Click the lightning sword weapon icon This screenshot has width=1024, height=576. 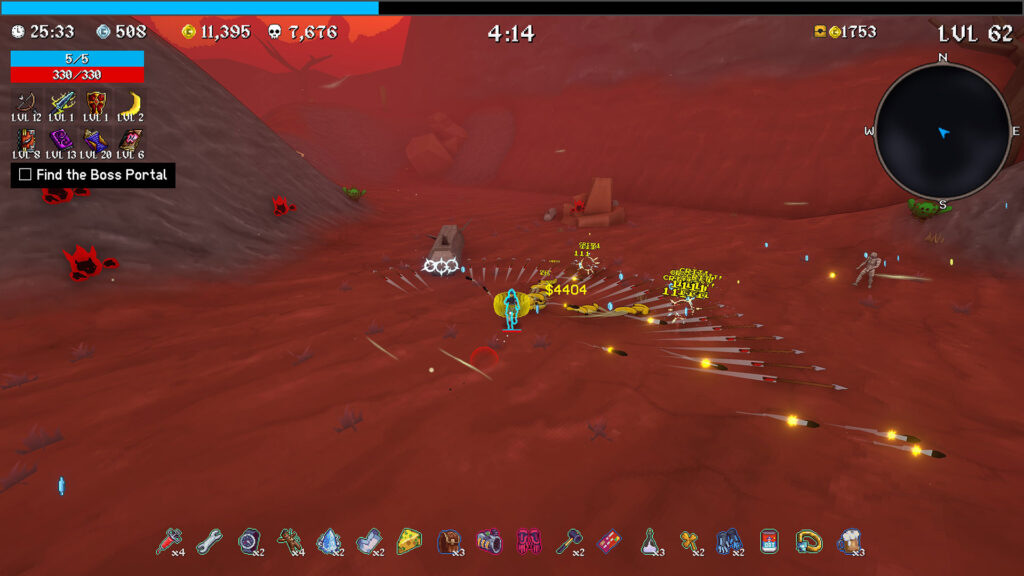click(62, 102)
